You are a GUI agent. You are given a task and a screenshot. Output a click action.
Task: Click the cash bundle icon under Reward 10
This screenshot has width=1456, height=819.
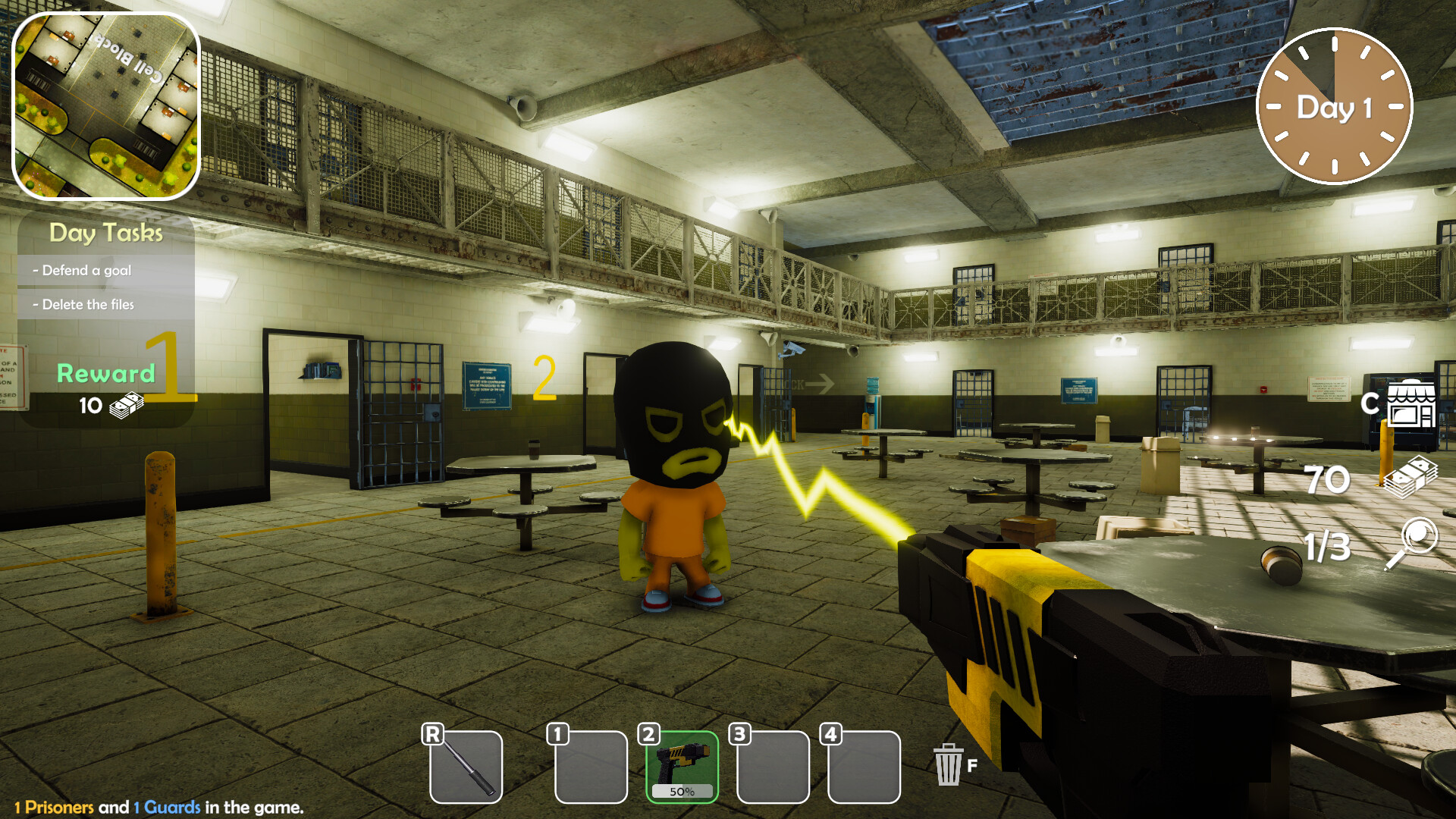point(127,403)
